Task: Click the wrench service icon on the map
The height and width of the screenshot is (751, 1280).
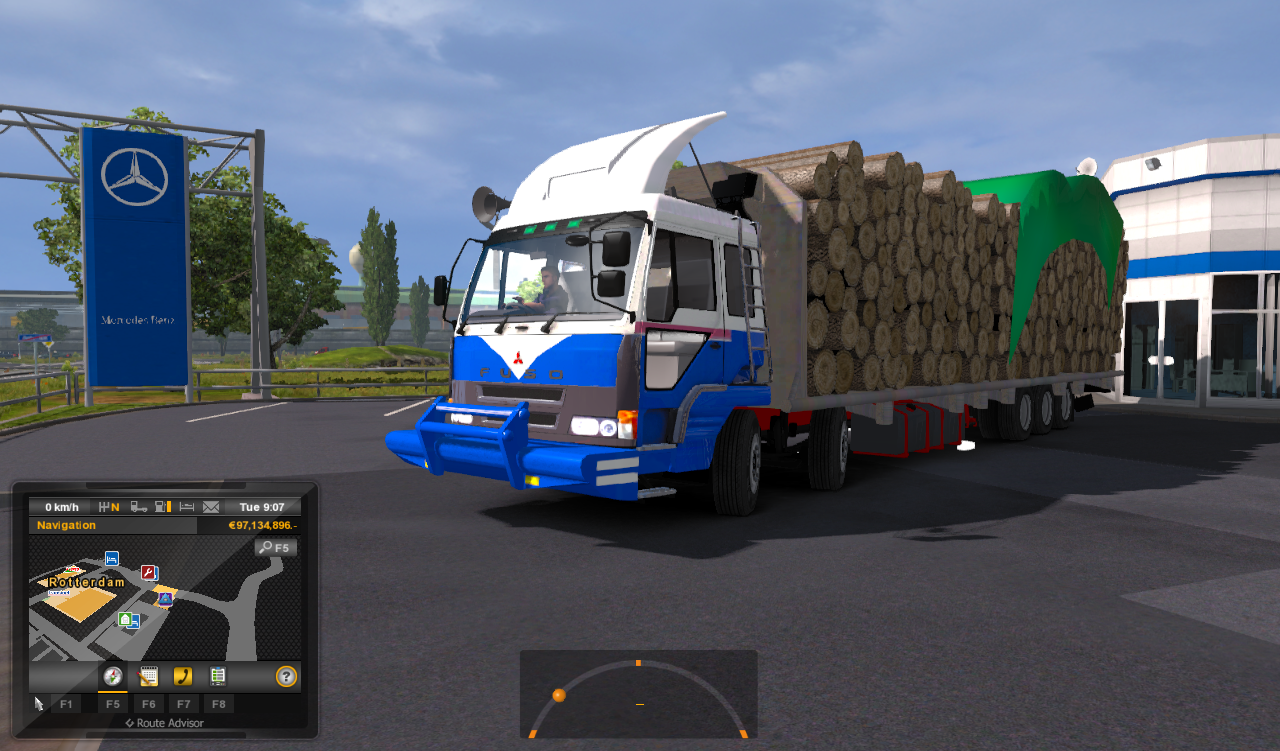Action: [x=149, y=571]
